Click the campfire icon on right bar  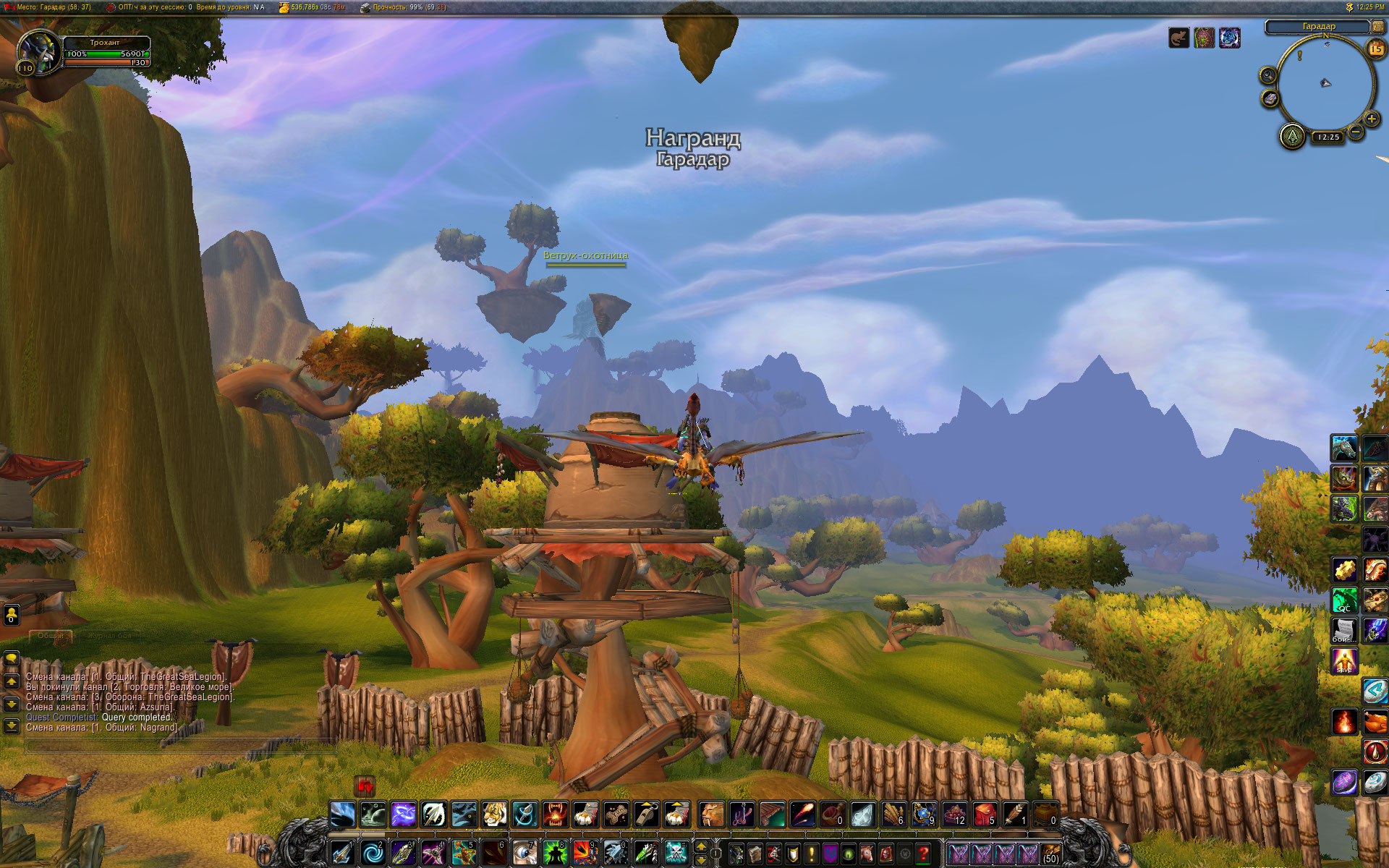pyautogui.click(x=1344, y=721)
